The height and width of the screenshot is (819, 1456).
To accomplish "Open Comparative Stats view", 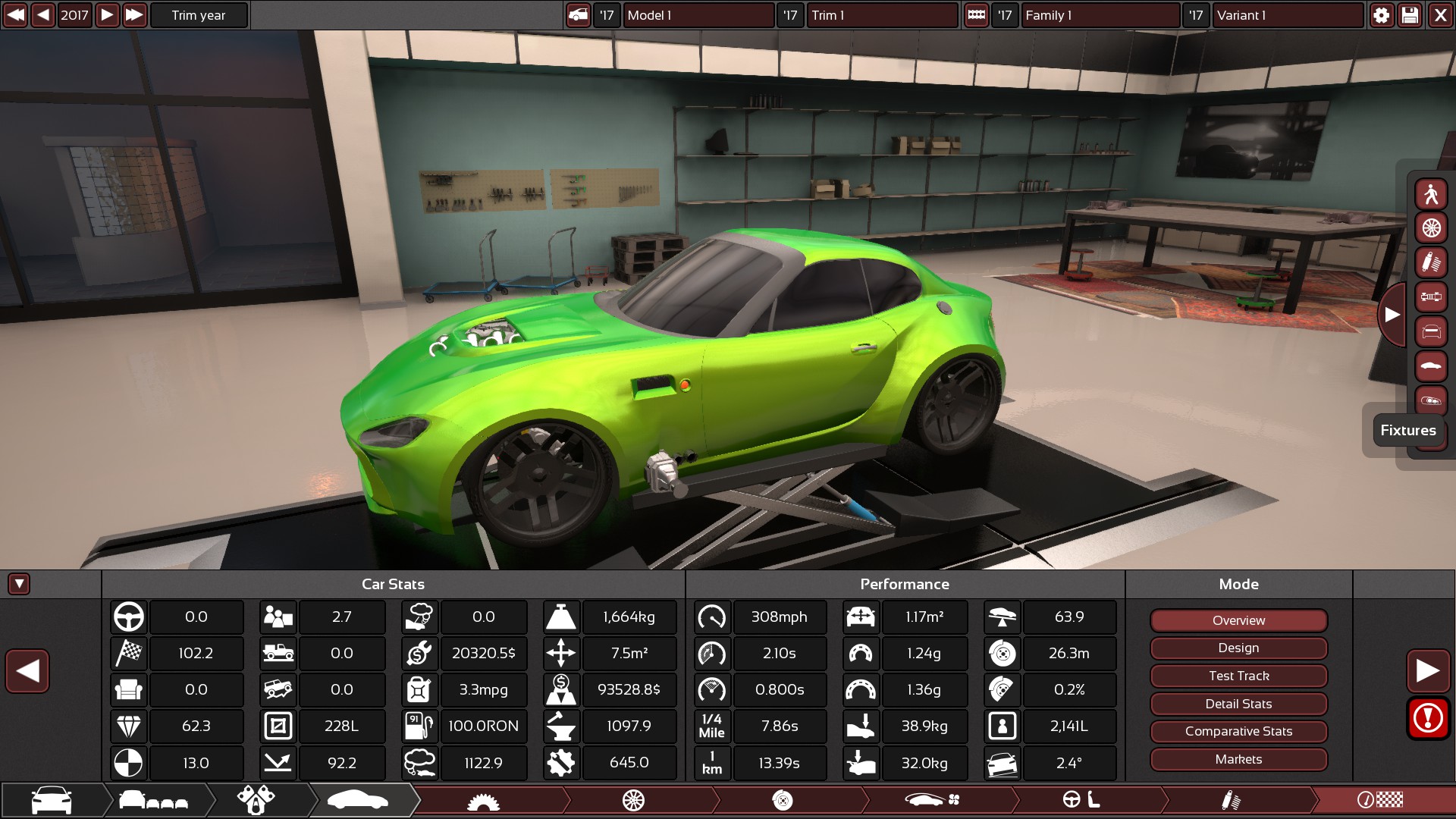I will [1238, 732].
